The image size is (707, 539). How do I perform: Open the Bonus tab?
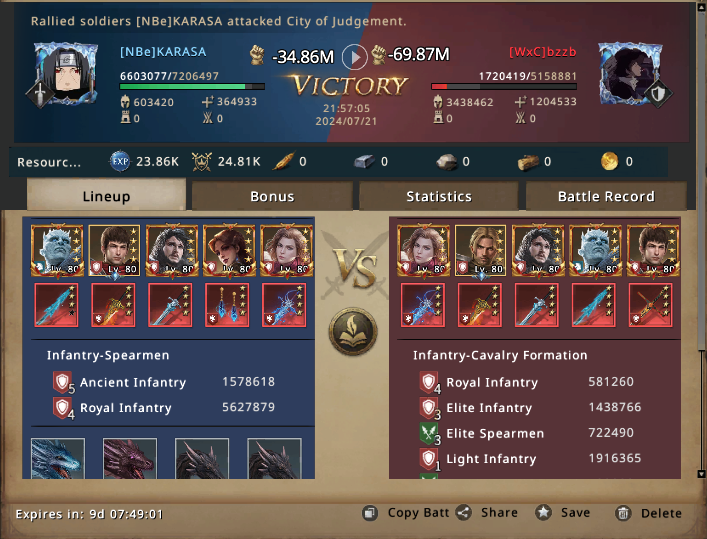(272, 196)
